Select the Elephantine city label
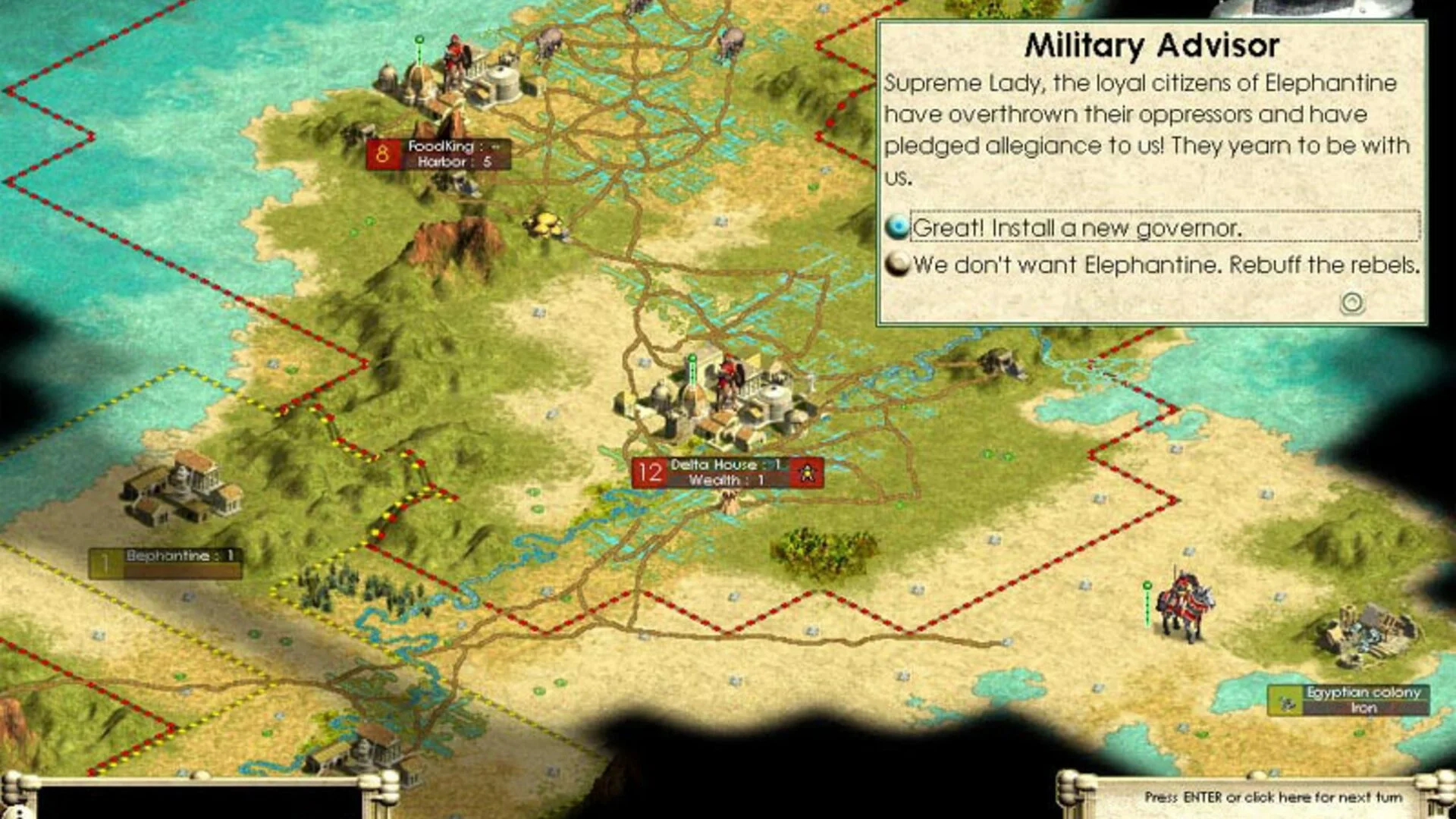Screen dimensions: 1456x819 [165, 563]
